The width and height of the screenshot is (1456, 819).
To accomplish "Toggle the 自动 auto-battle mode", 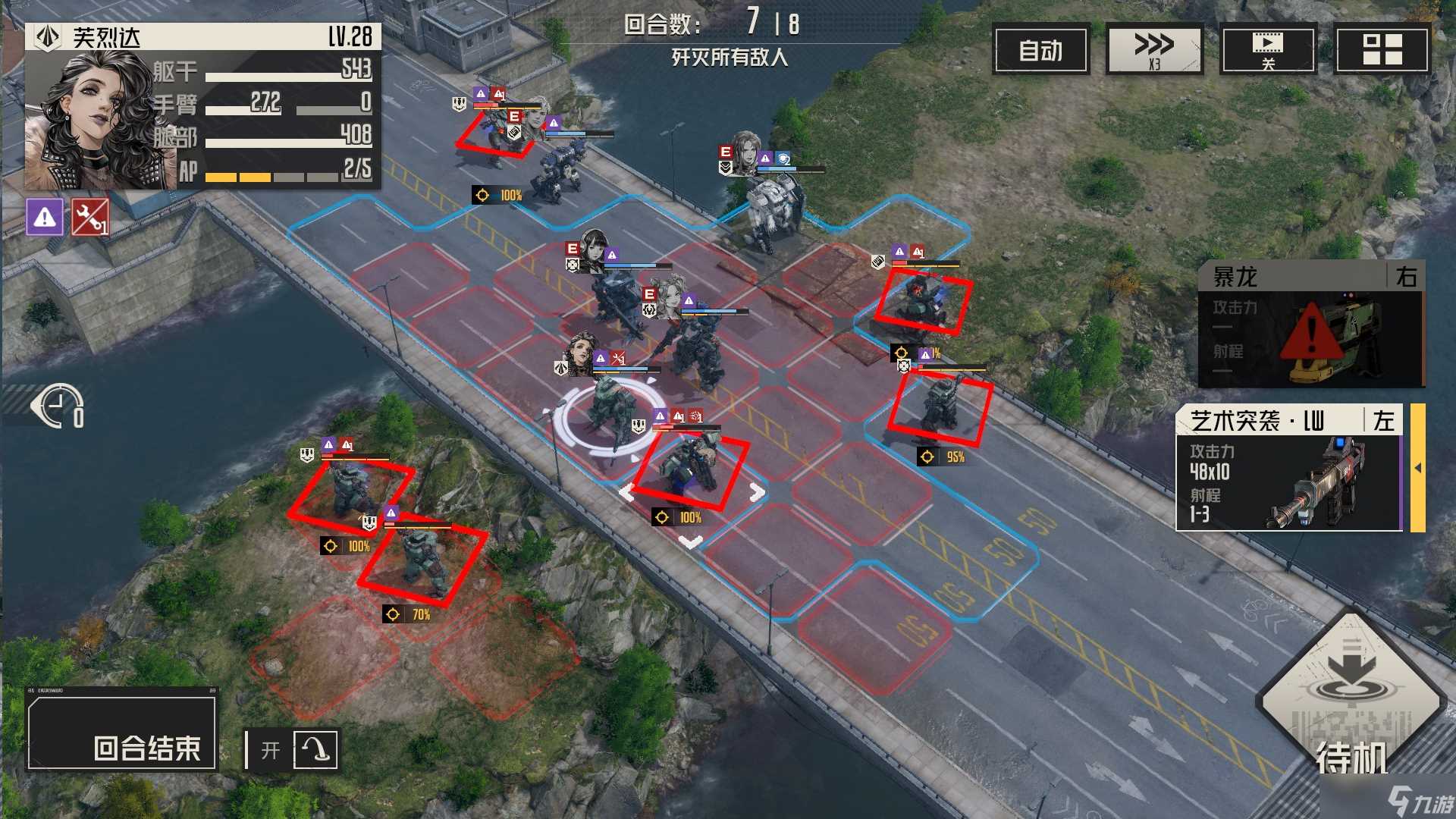I will click(x=1040, y=51).
